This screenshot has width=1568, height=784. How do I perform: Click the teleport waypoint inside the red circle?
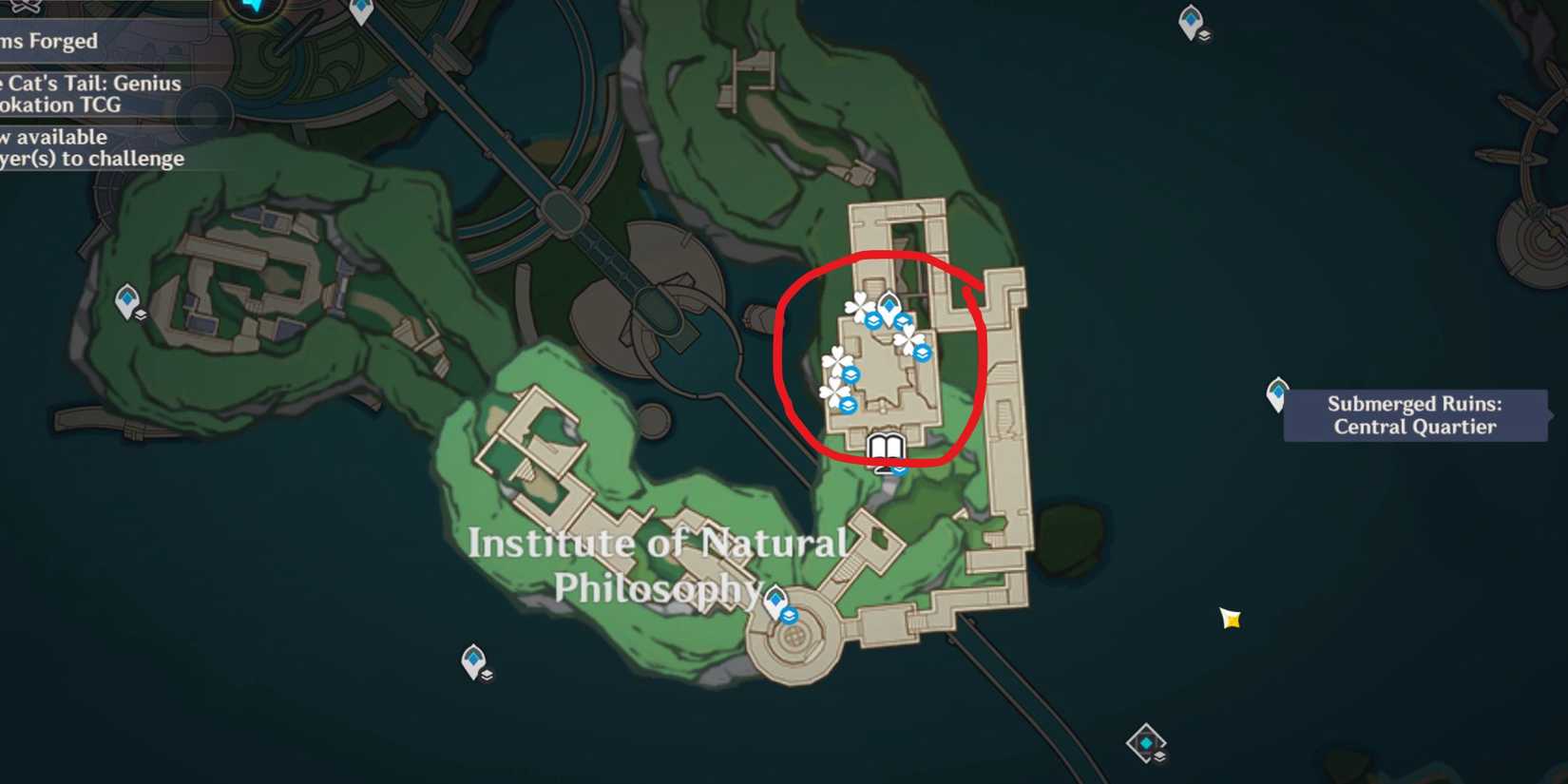coord(888,306)
